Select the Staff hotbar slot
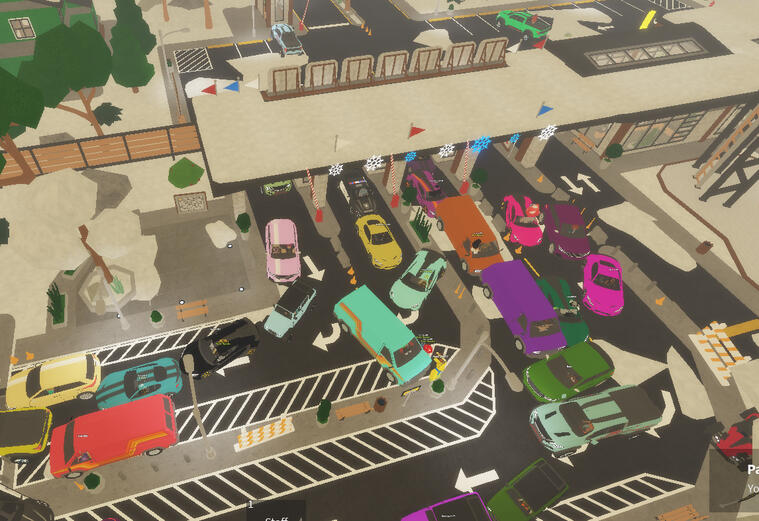The height and width of the screenshot is (521, 759). [x=276, y=511]
